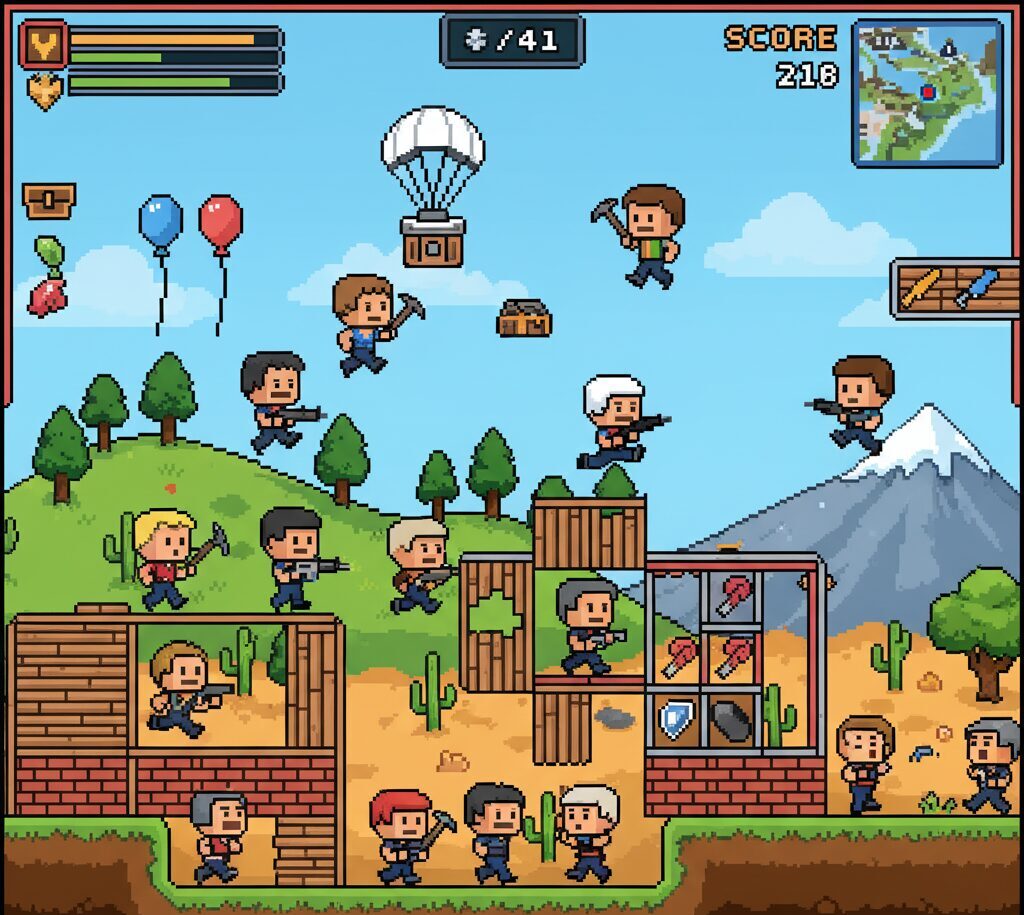This screenshot has height=915, width=1024.
Task: Equip the blue tool in the weapon panel
Action: coord(976,287)
